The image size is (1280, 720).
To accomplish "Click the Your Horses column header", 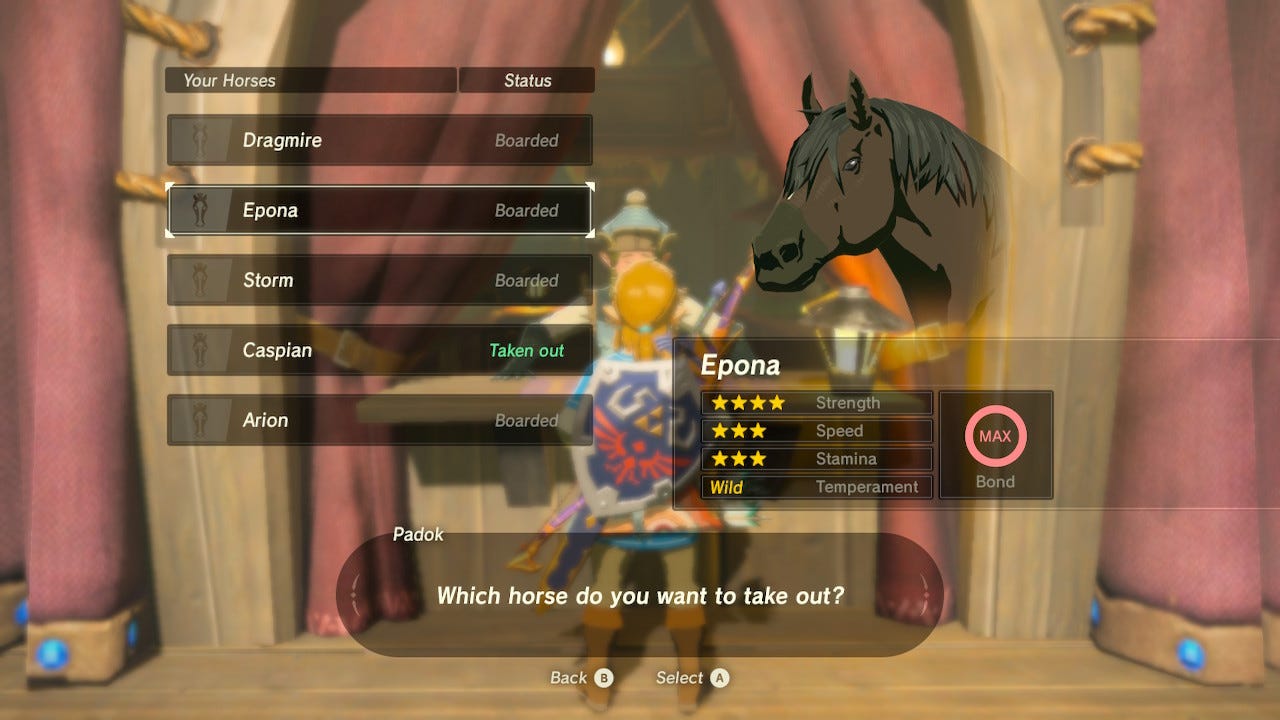I will click(x=230, y=80).
